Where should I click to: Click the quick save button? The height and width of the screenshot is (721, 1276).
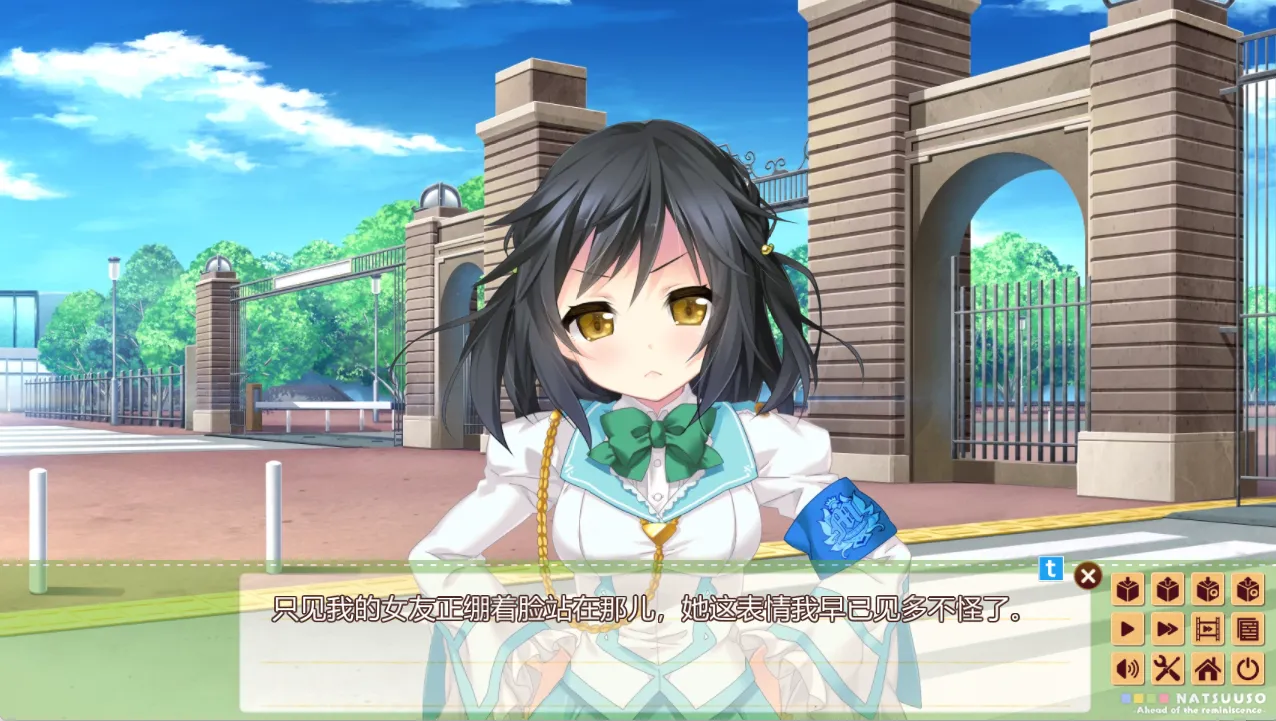tap(1208, 590)
